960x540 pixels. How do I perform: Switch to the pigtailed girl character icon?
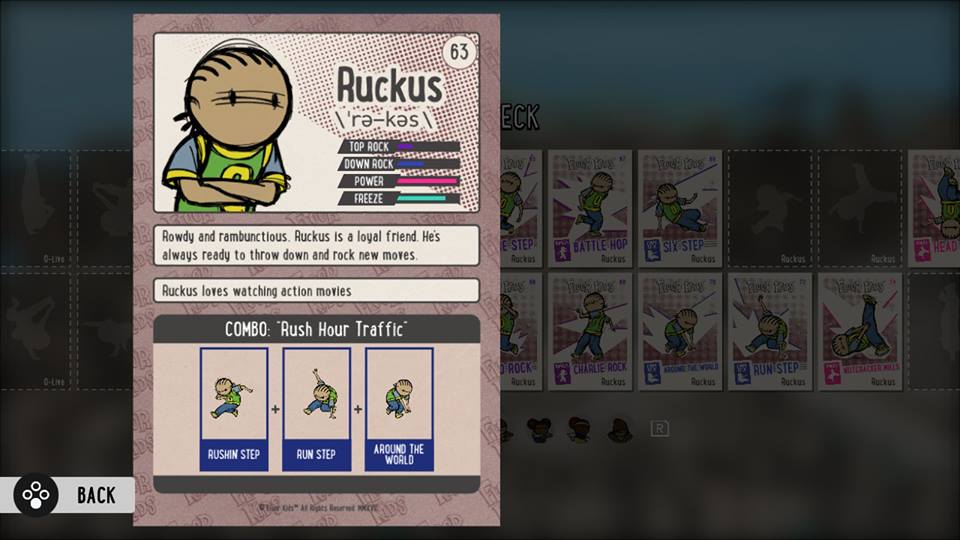pyautogui.click(x=540, y=430)
